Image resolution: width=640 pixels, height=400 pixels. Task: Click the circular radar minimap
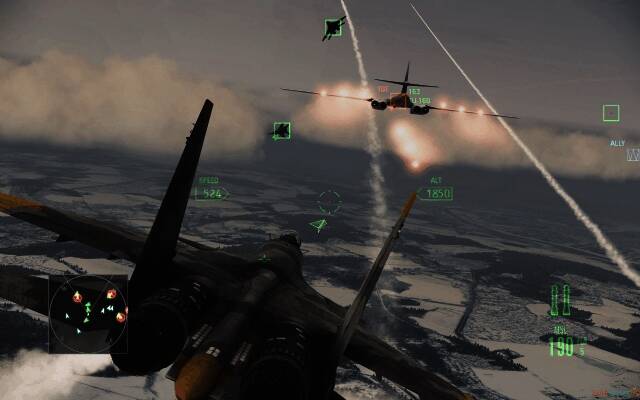click(x=88, y=313)
